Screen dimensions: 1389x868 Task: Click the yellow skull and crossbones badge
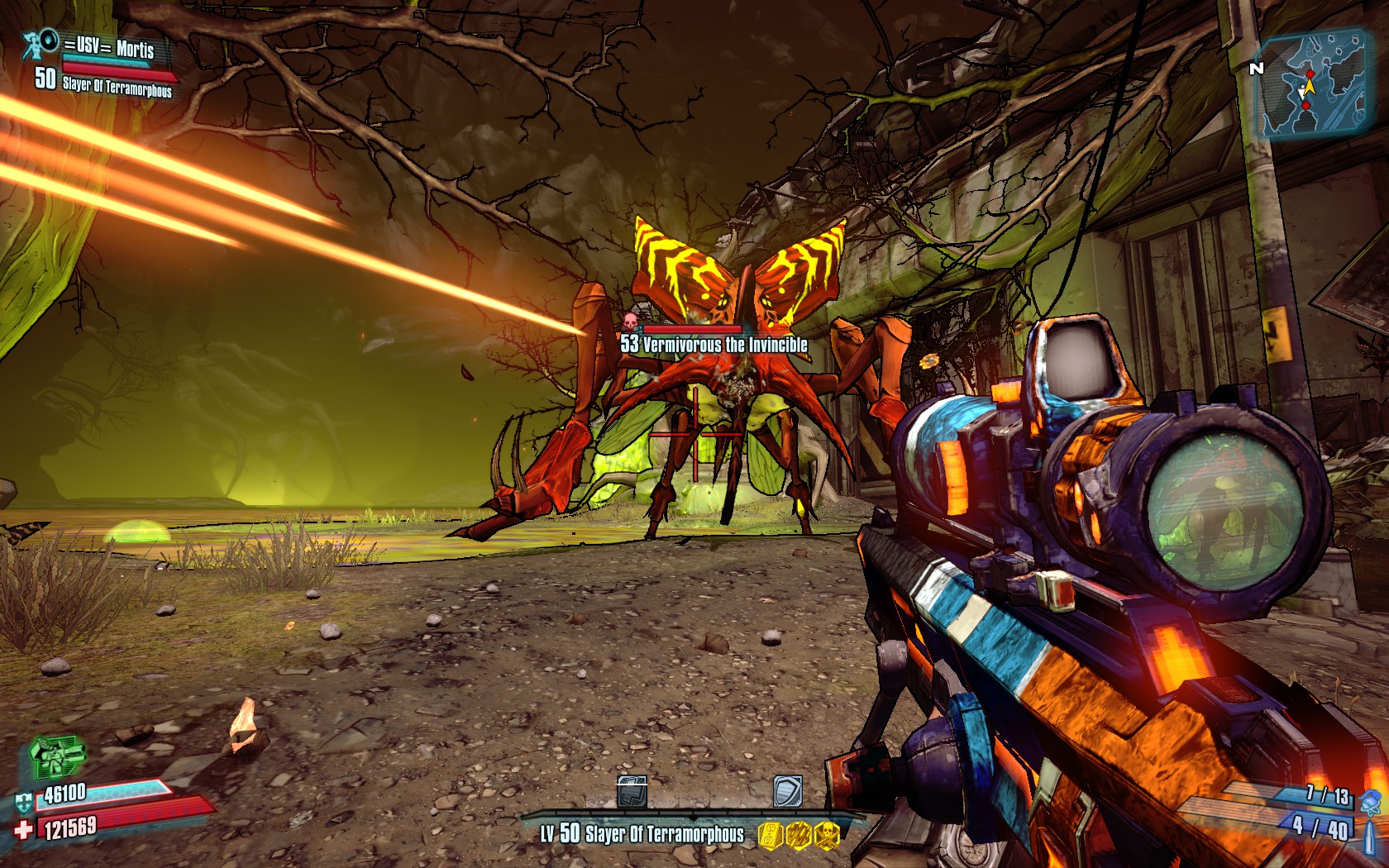click(828, 835)
